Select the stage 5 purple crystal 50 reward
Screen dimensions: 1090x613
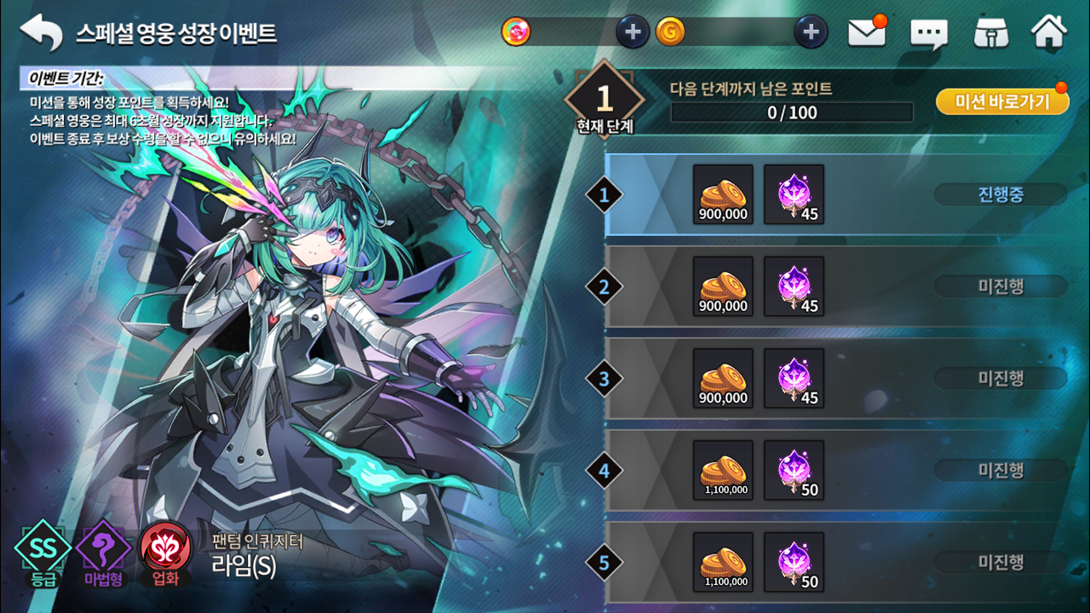794,562
